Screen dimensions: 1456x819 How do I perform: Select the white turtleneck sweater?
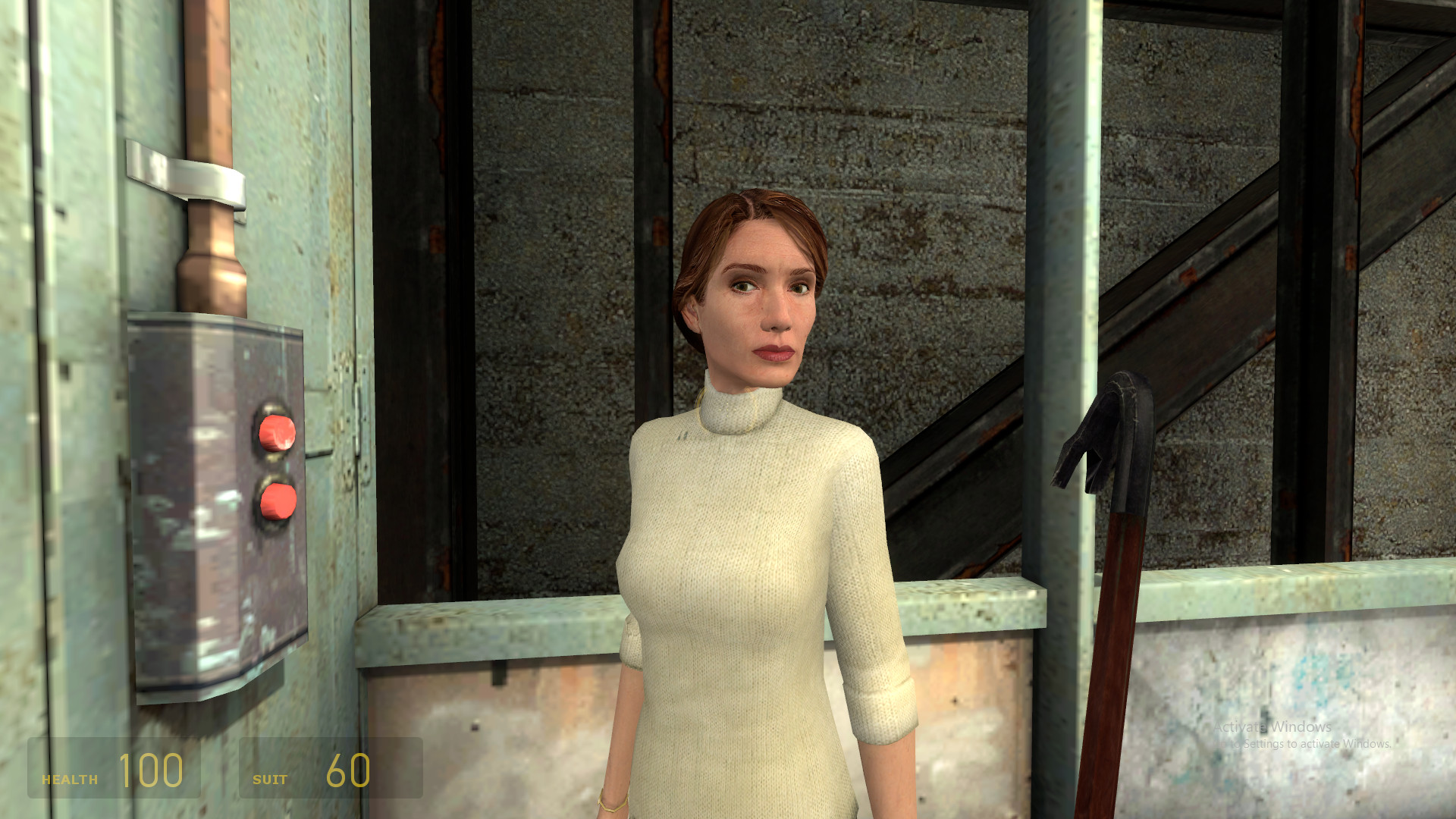click(758, 569)
